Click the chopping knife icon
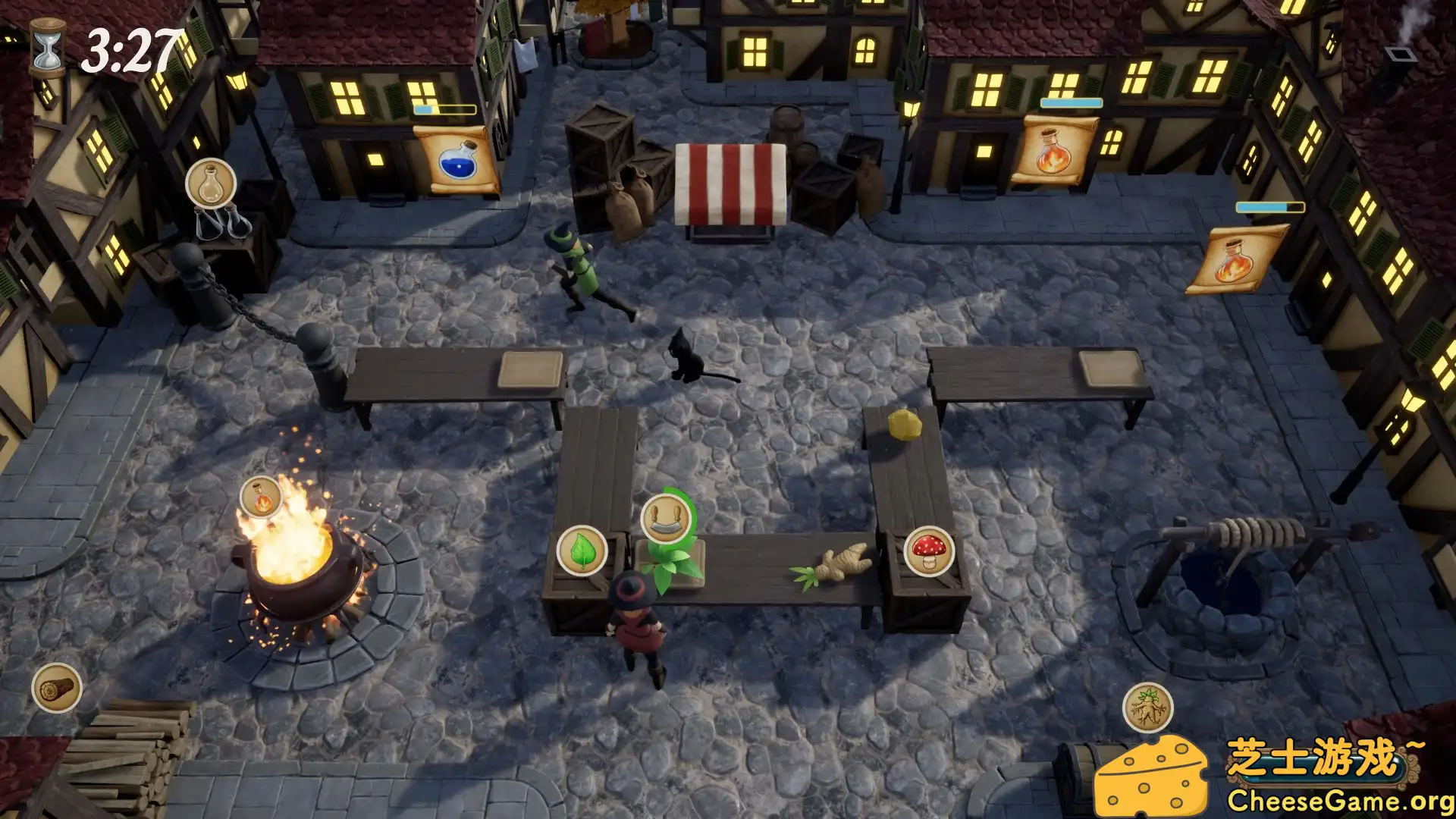This screenshot has width=1456, height=819. point(665,518)
